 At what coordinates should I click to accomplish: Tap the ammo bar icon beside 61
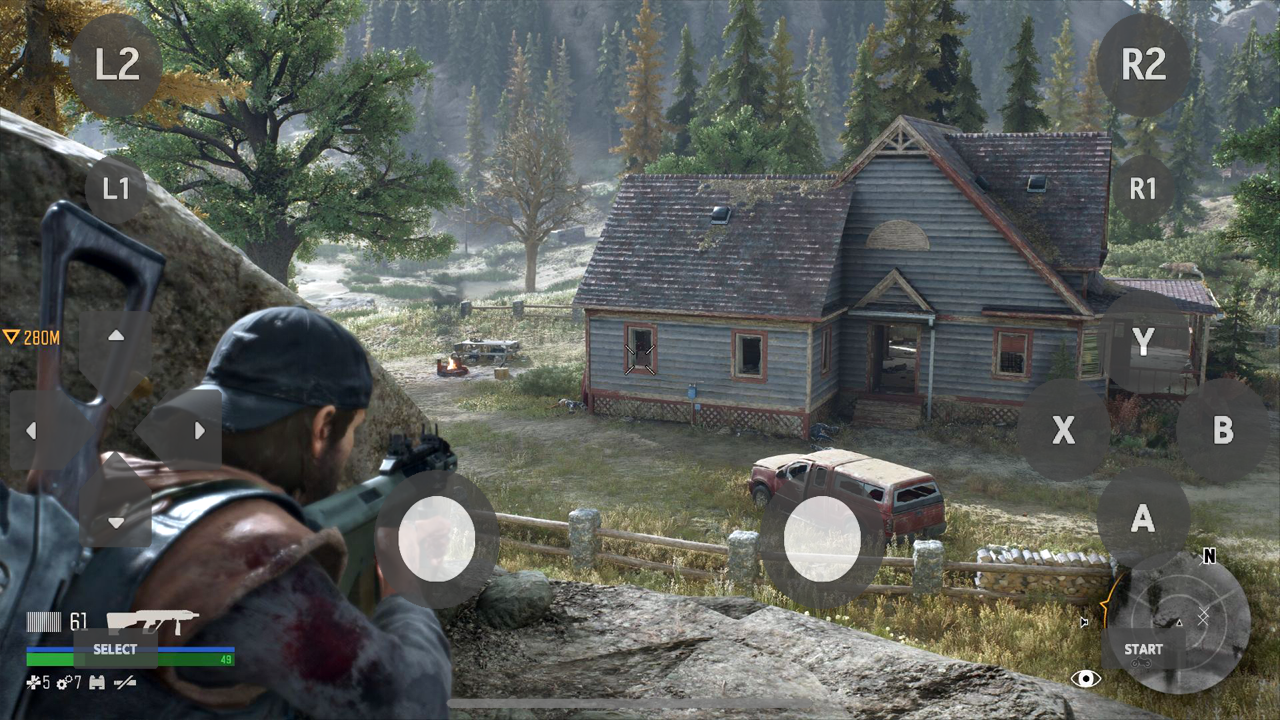pos(43,620)
